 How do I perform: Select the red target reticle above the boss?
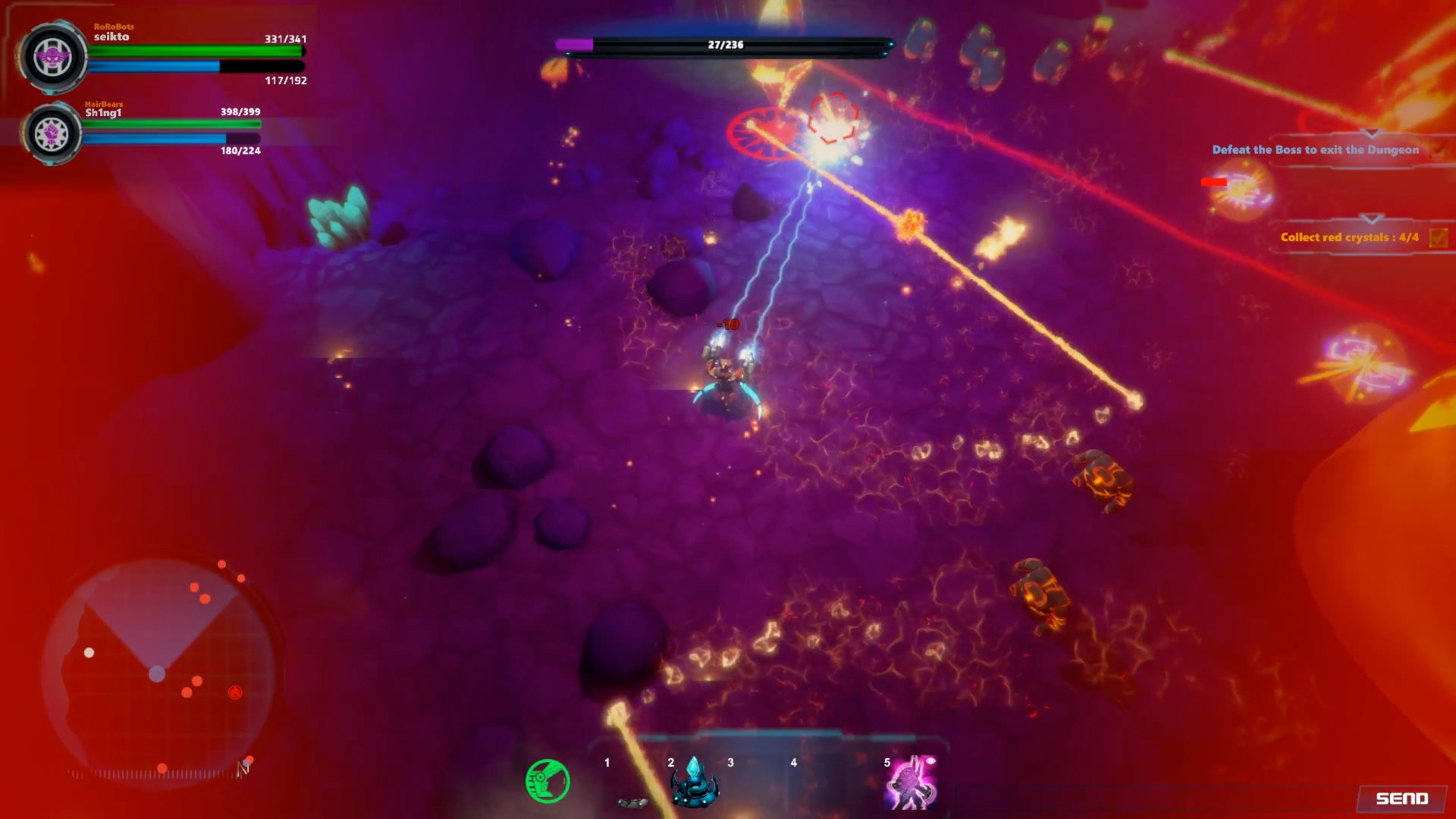(x=832, y=118)
